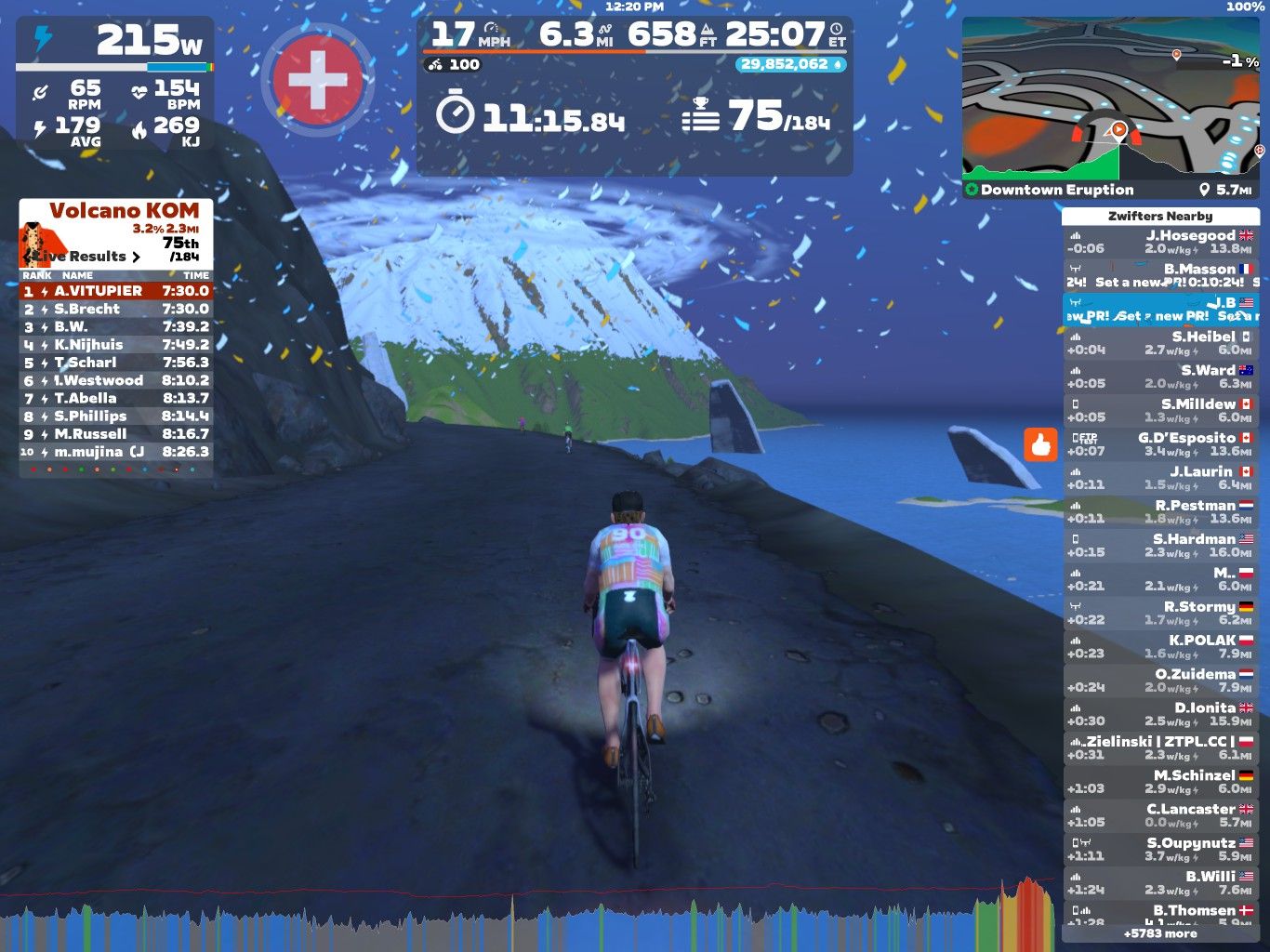Image resolution: width=1270 pixels, height=952 pixels.
Task: Click the Swiss flag PowerUp circle
Action: [318, 81]
